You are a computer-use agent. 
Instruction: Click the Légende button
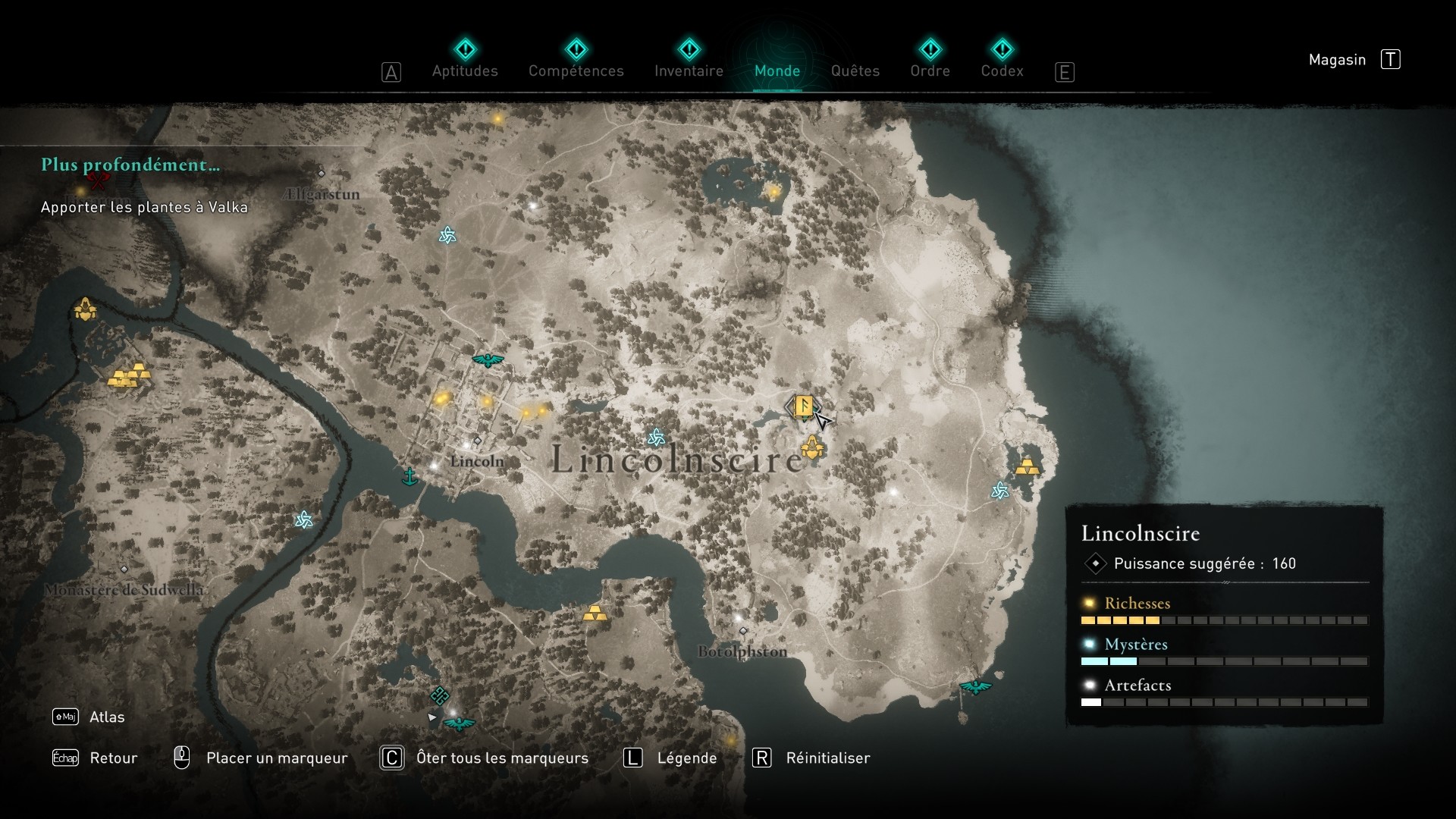686,758
